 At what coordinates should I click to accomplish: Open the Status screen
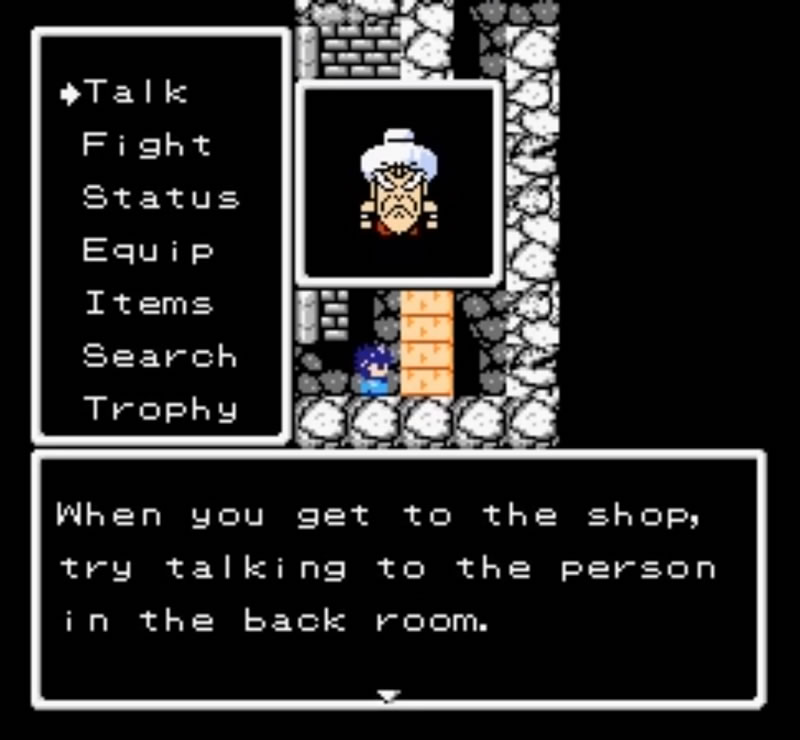pyautogui.click(x=160, y=198)
